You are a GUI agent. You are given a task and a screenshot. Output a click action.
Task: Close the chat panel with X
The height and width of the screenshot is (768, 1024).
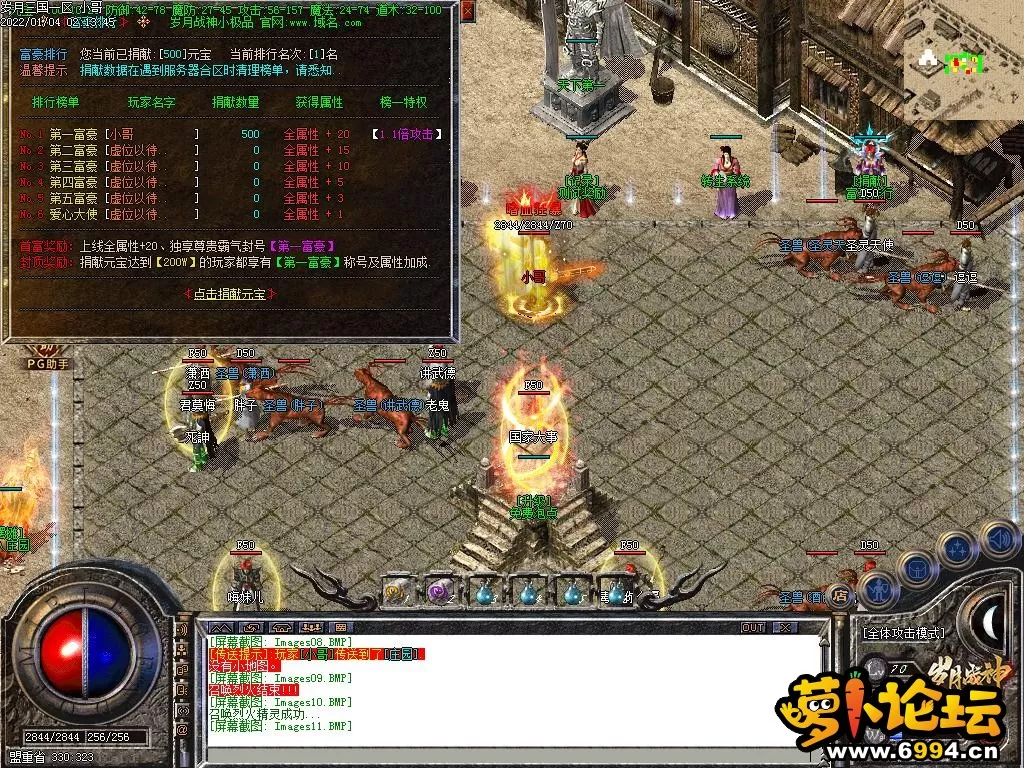pos(785,627)
